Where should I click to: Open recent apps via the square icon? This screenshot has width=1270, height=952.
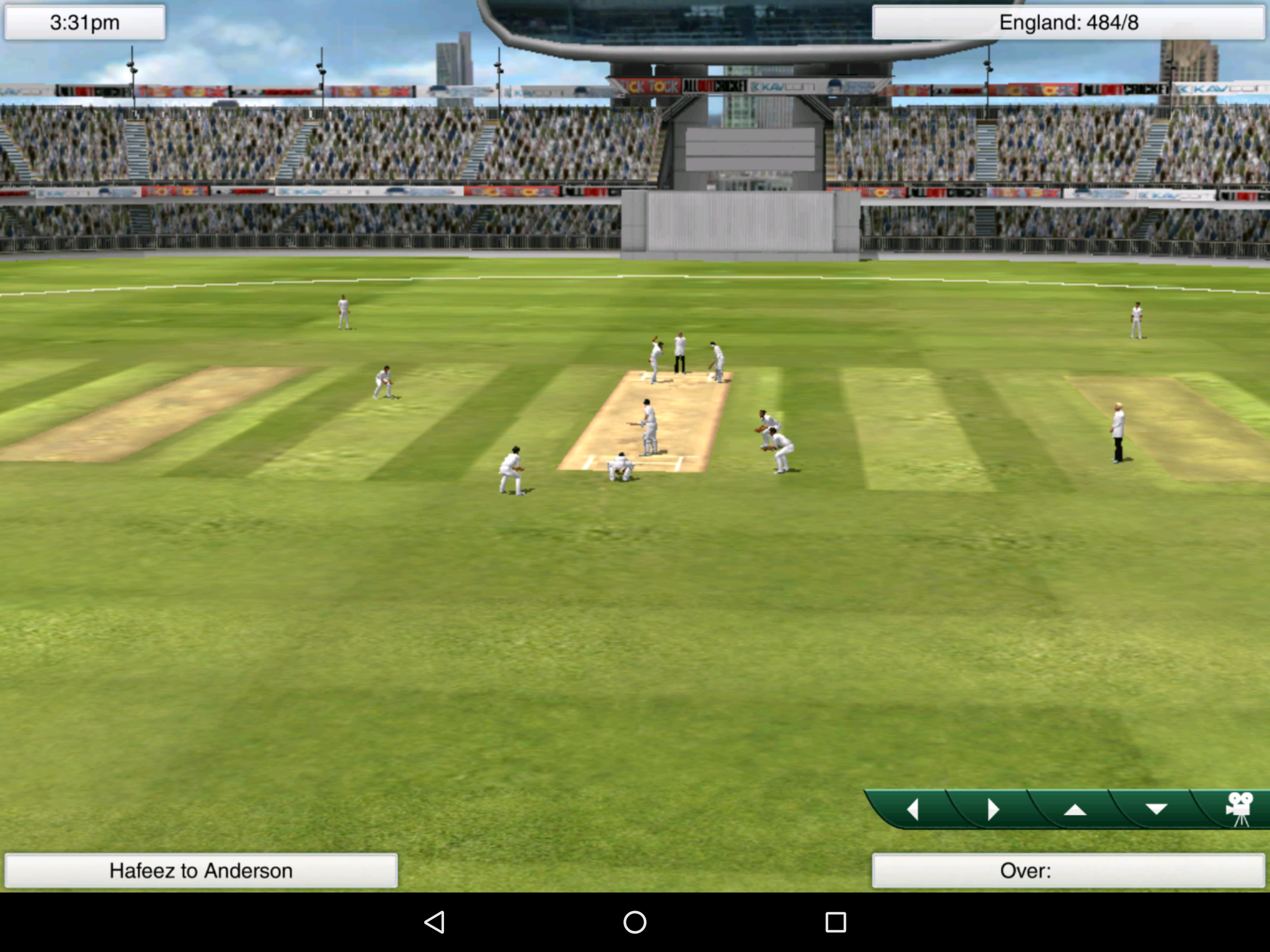[835, 923]
